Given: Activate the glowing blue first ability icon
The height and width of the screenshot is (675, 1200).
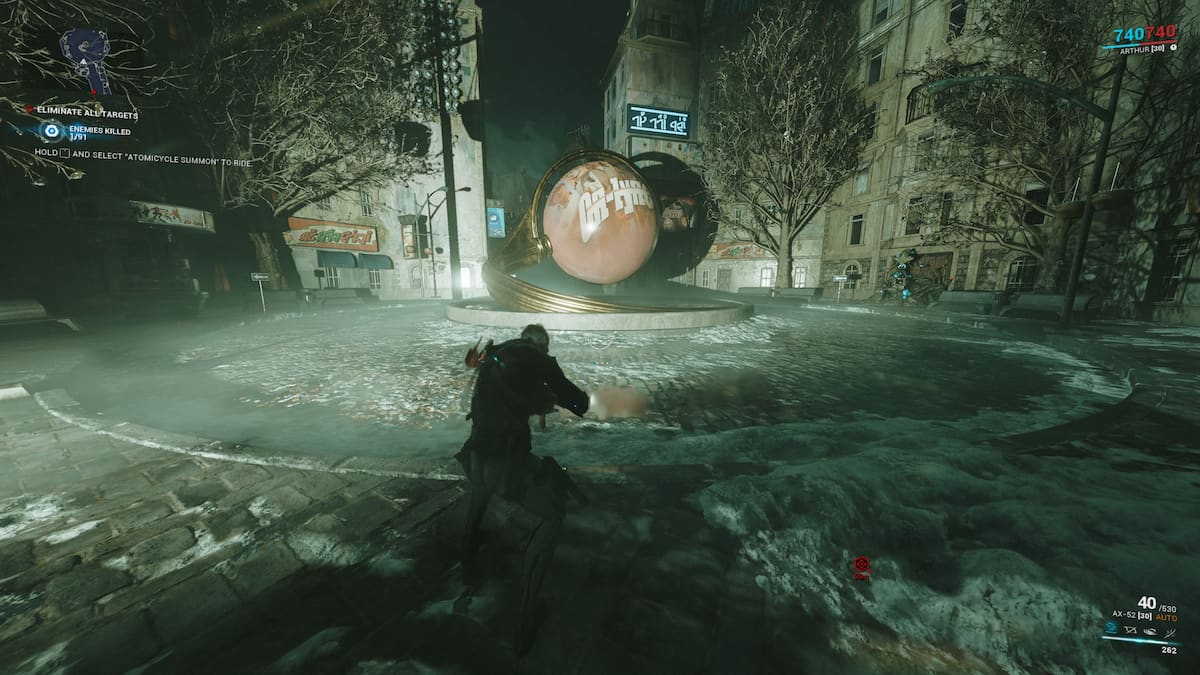Looking at the screenshot, I should click(1112, 629).
